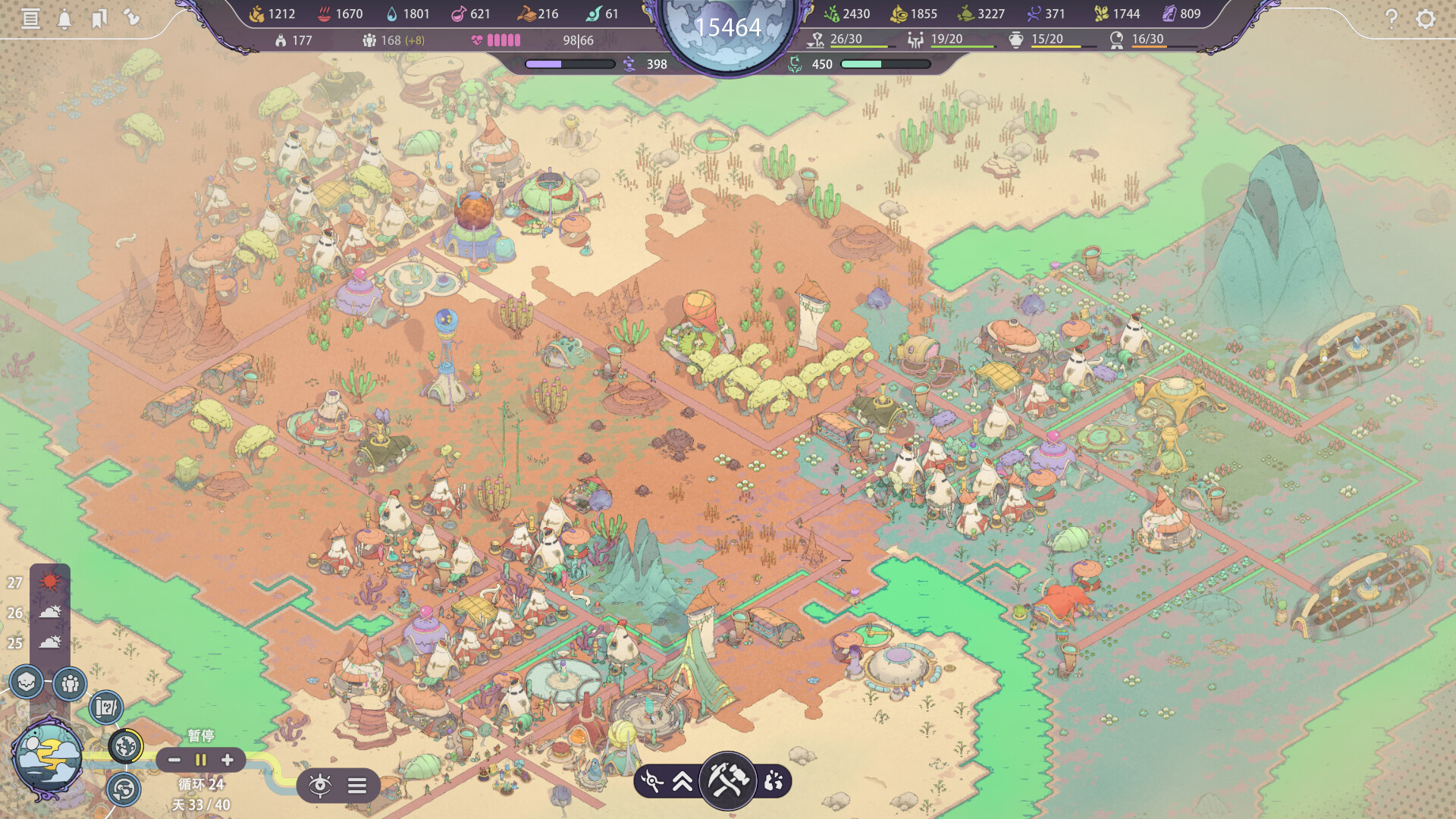Screen dimensions: 1456x819
Task: Select the footprint paw tool
Action: tap(773, 781)
